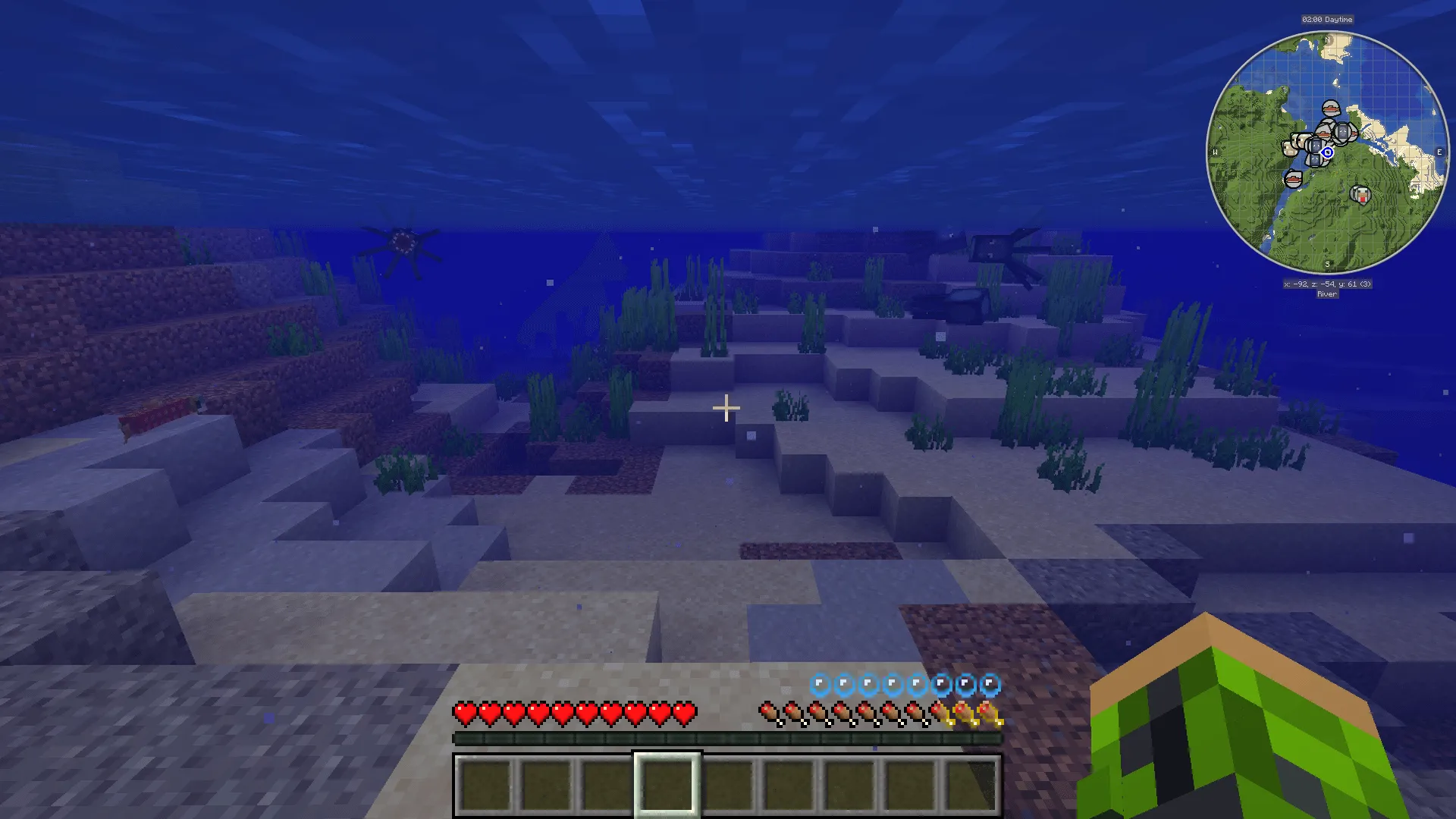Click the 02:00 Daytime label above minimap

(x=1327, y=19)
